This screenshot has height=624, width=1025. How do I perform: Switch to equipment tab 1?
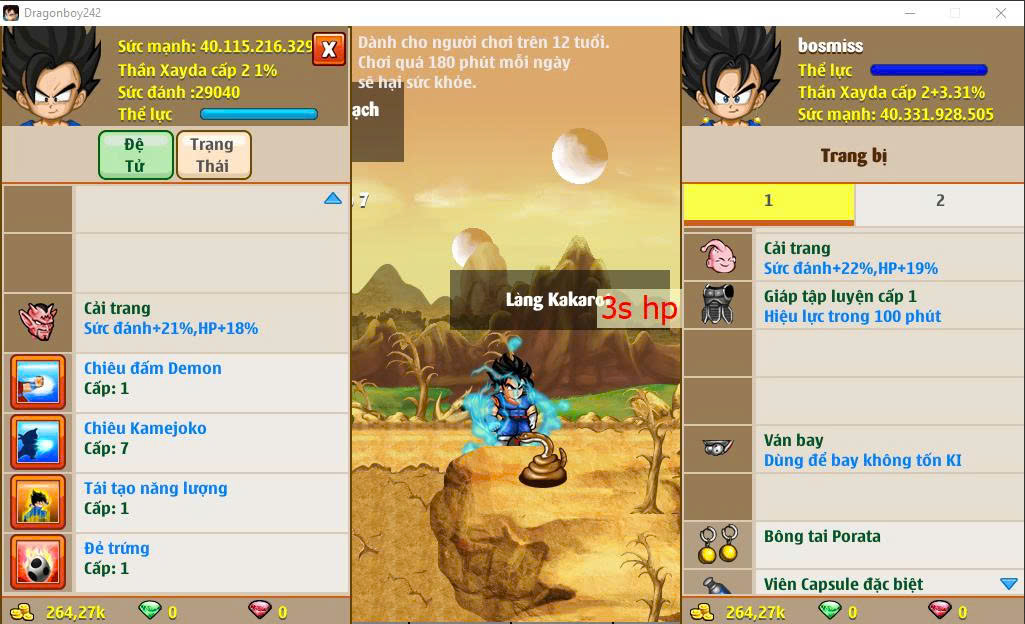coord(768,201)
